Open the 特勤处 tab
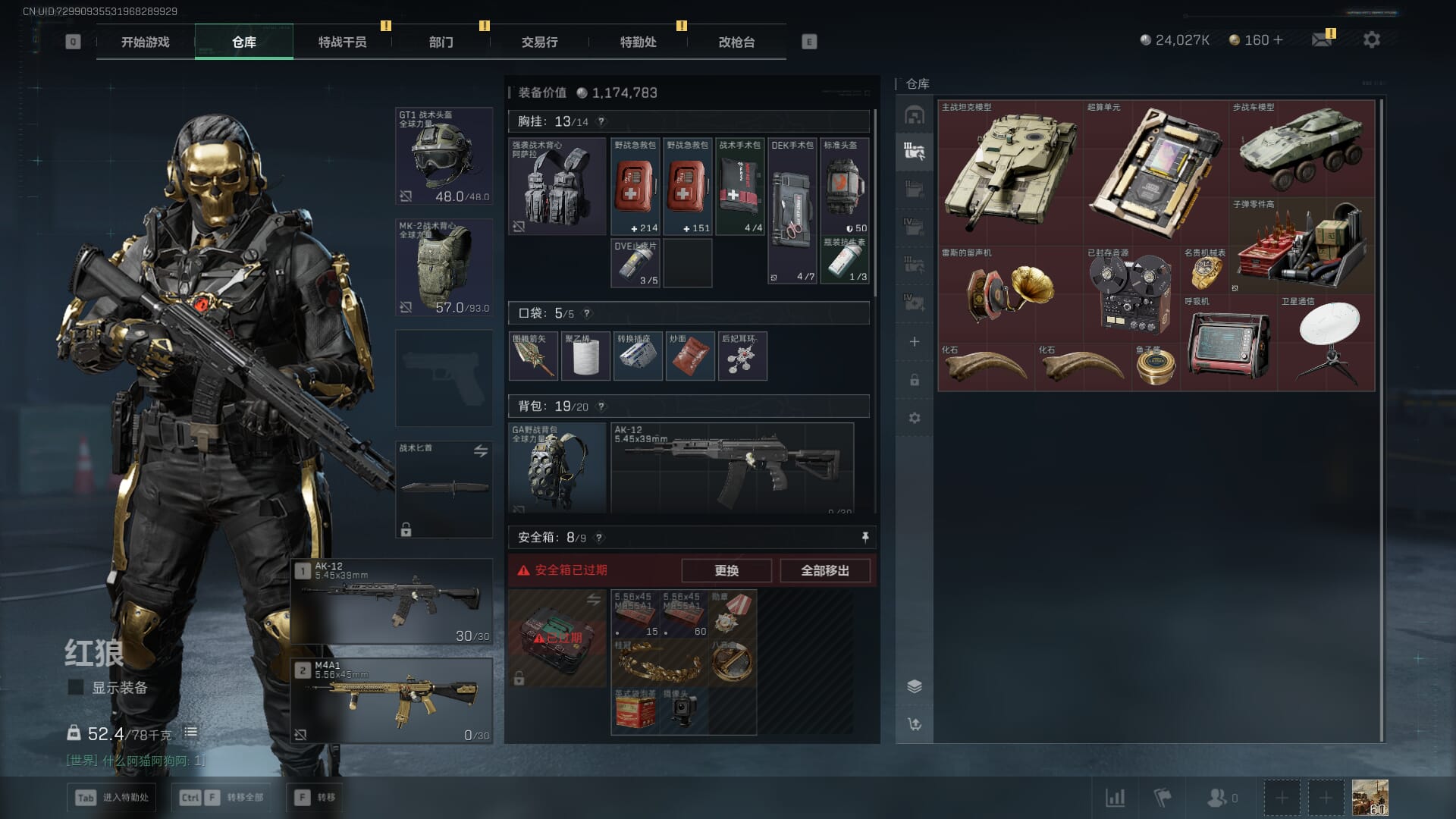This screenshot has width=1456, height=819. coord(638,42)
